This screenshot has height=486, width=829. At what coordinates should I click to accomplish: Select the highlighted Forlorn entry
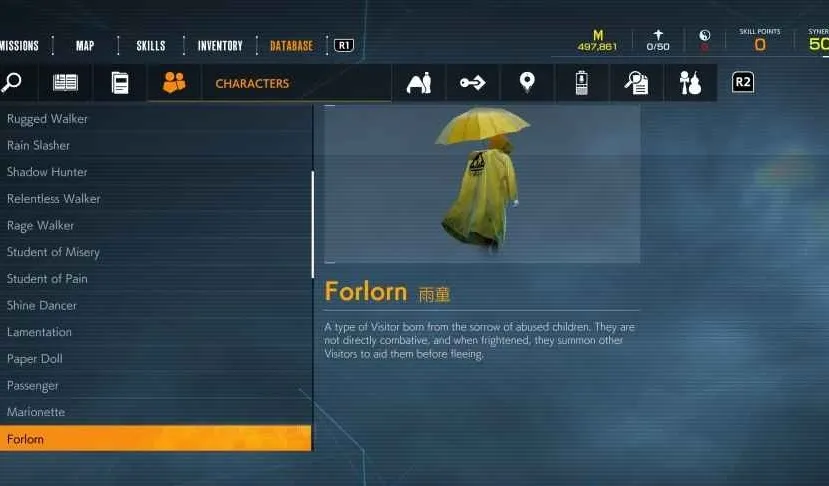(25, 439)
